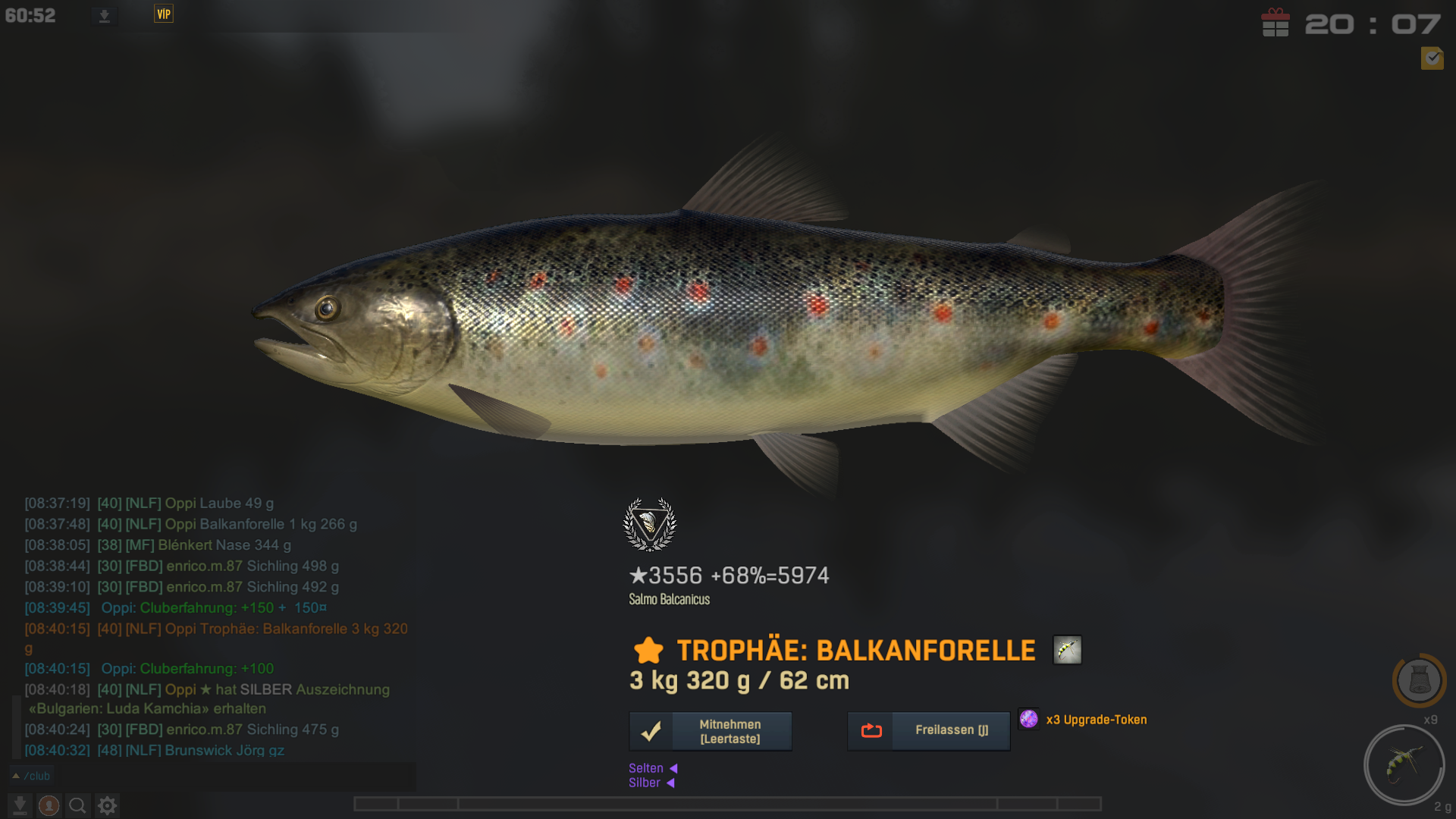Open the checklist tasks icon
The height and width of the screenshot is (819, 1456).
1432,58
